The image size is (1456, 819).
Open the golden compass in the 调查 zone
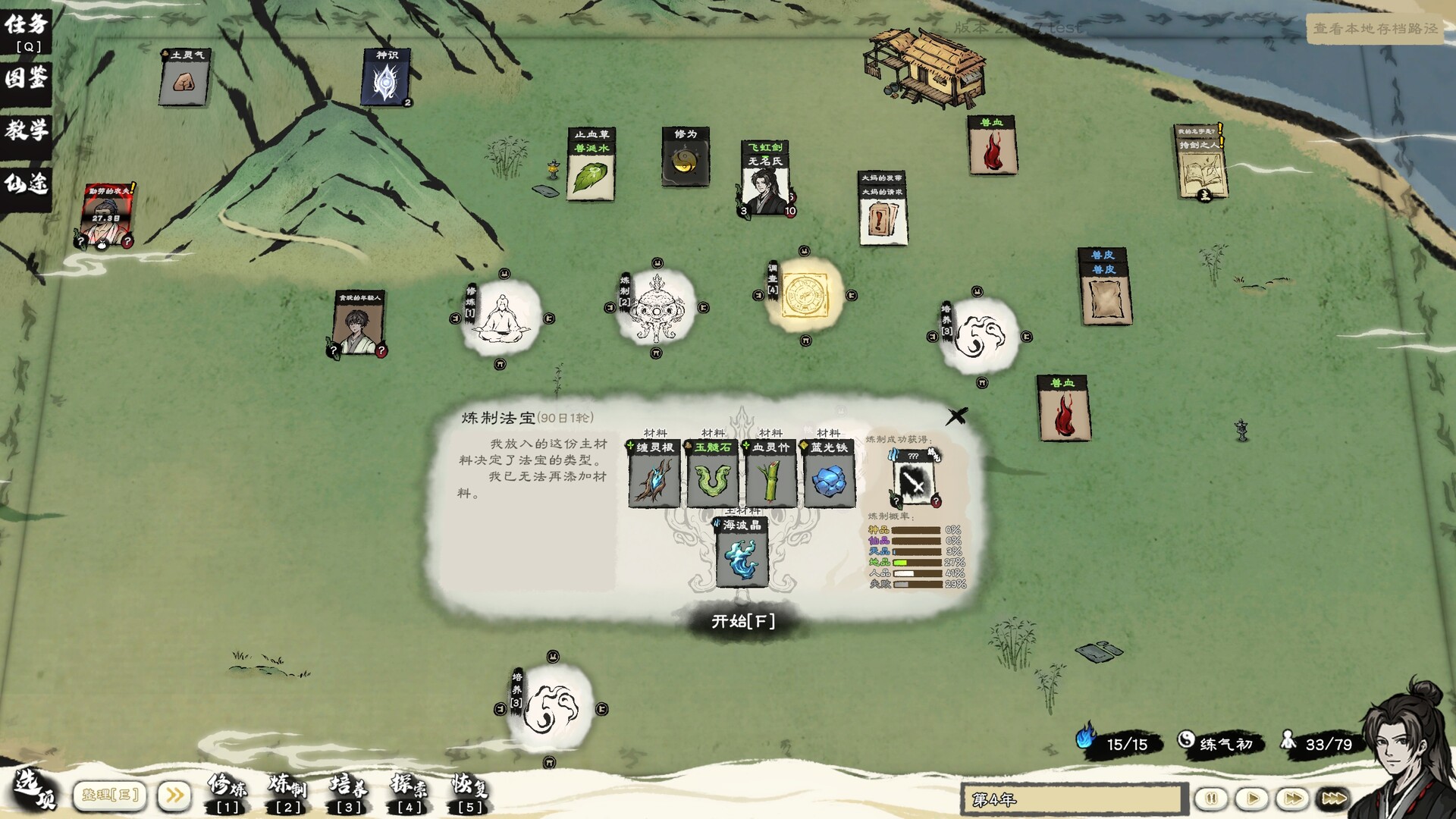(x=806, y=296)
